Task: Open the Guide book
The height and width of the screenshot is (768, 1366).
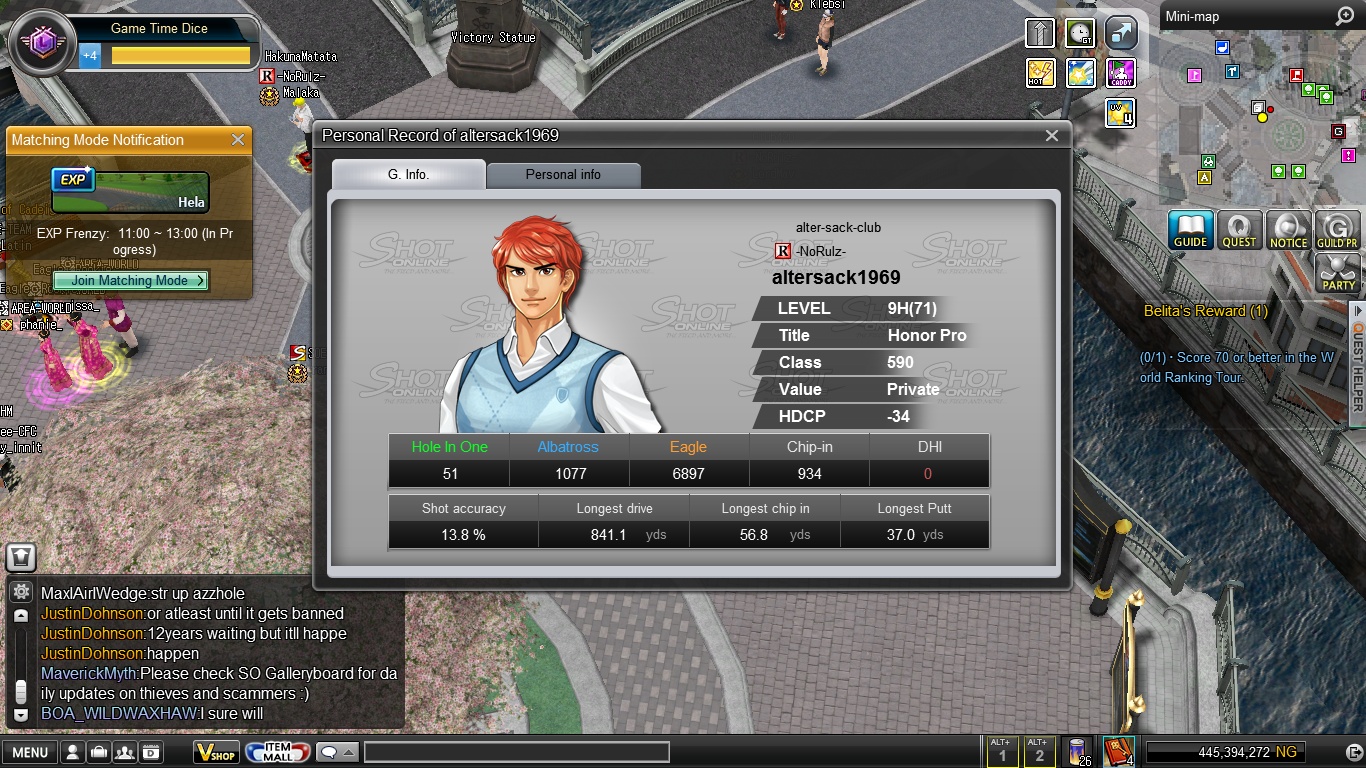Action: click(x=1190, y=230)
